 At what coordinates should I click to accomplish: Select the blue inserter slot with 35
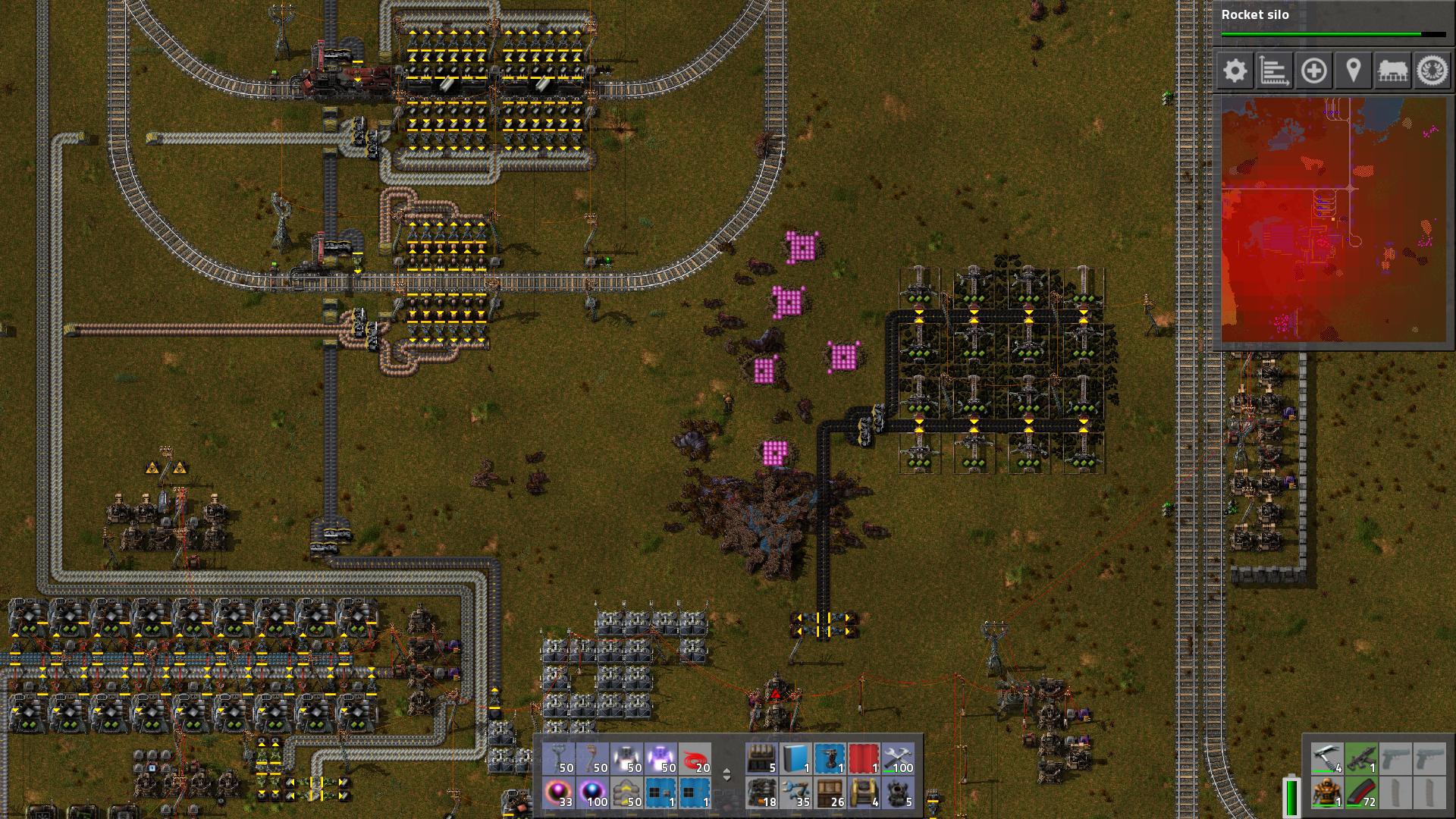pos(796,793)
